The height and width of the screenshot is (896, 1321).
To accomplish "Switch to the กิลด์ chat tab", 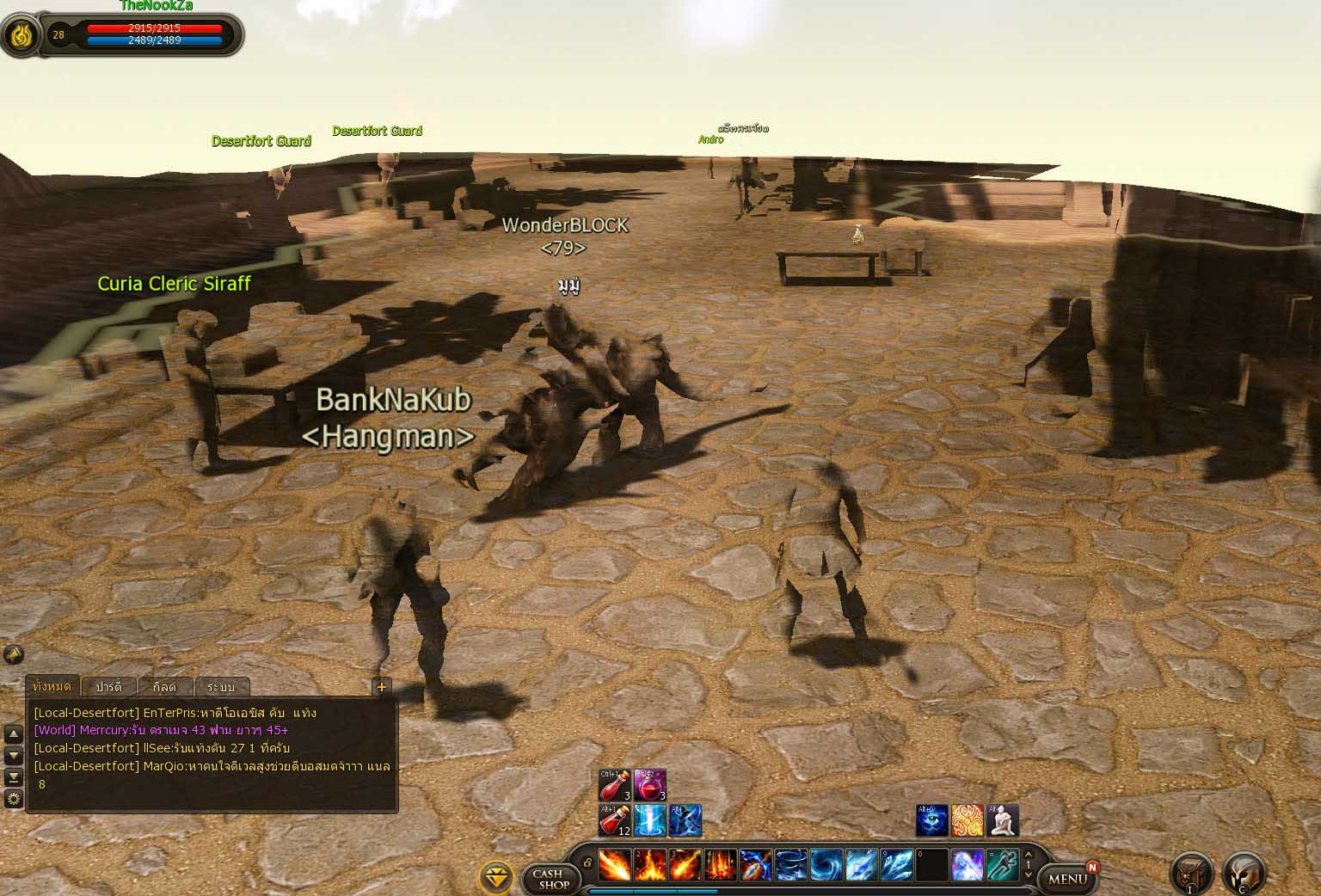I will [164, 687].
